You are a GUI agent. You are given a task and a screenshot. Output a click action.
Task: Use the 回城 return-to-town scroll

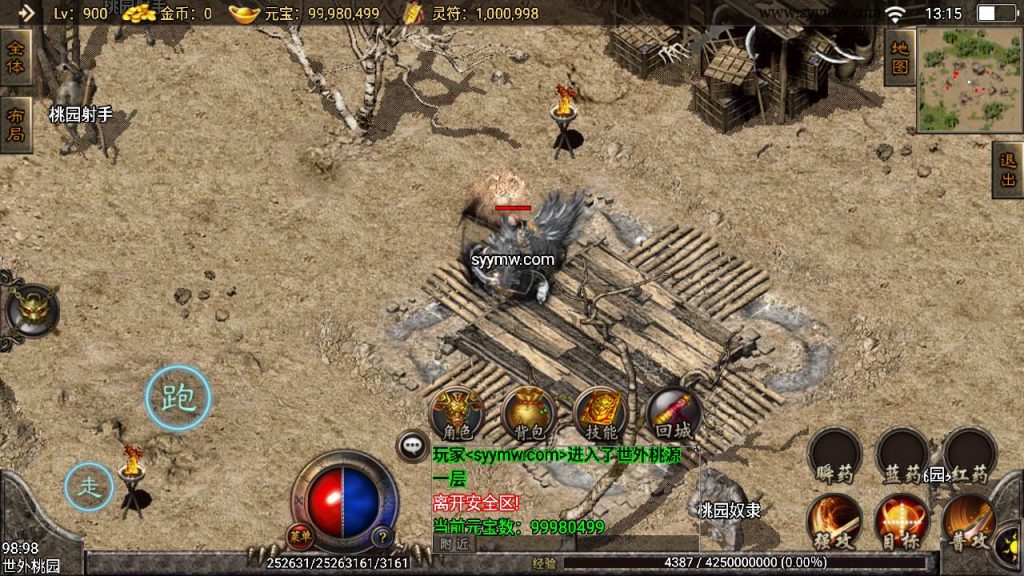pyautogui.click(x=673, y=412)
